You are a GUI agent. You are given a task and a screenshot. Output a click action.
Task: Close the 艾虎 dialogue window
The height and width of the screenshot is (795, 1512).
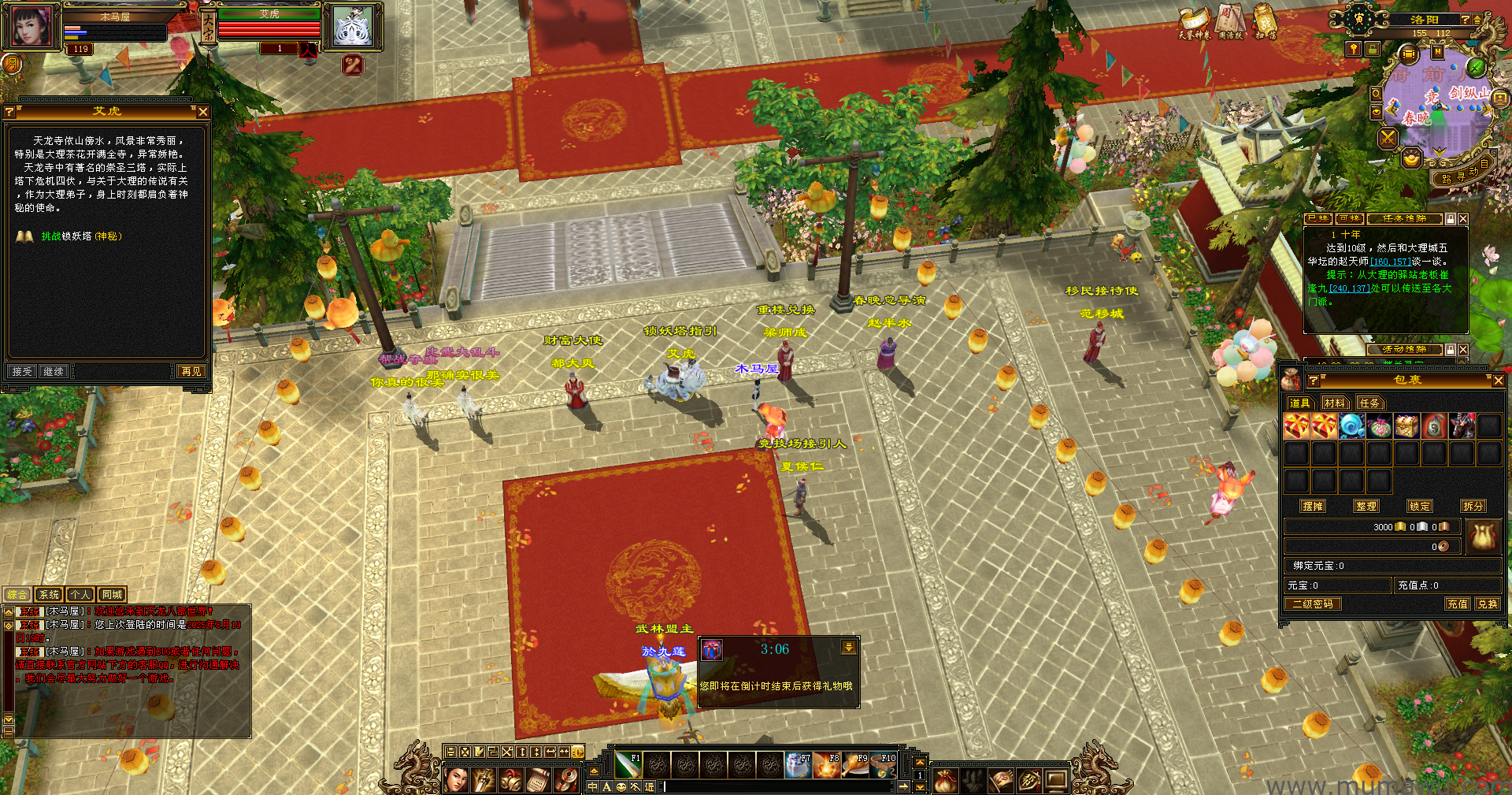click(x=203, y=112)
